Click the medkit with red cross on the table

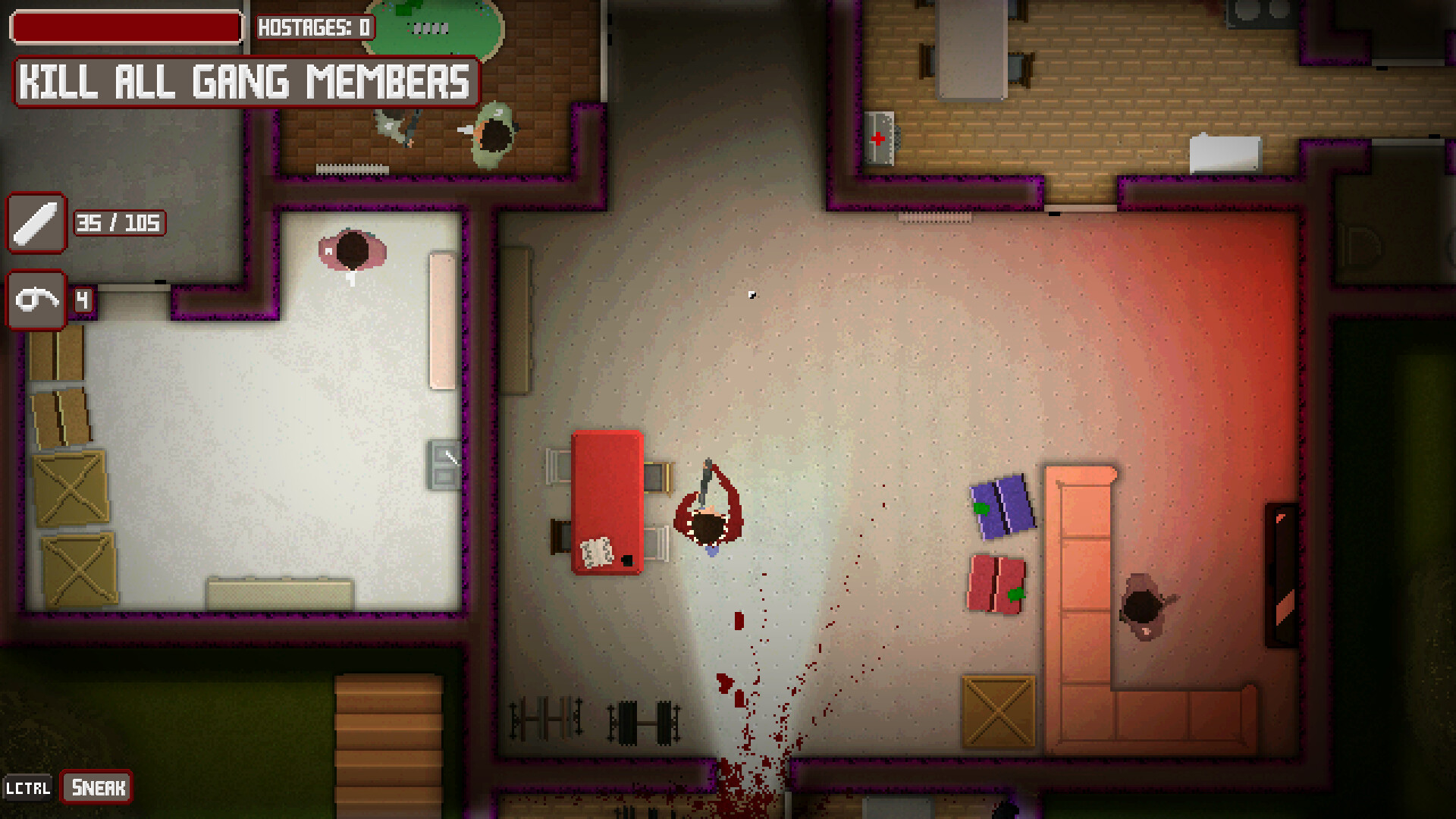point(880,136)
